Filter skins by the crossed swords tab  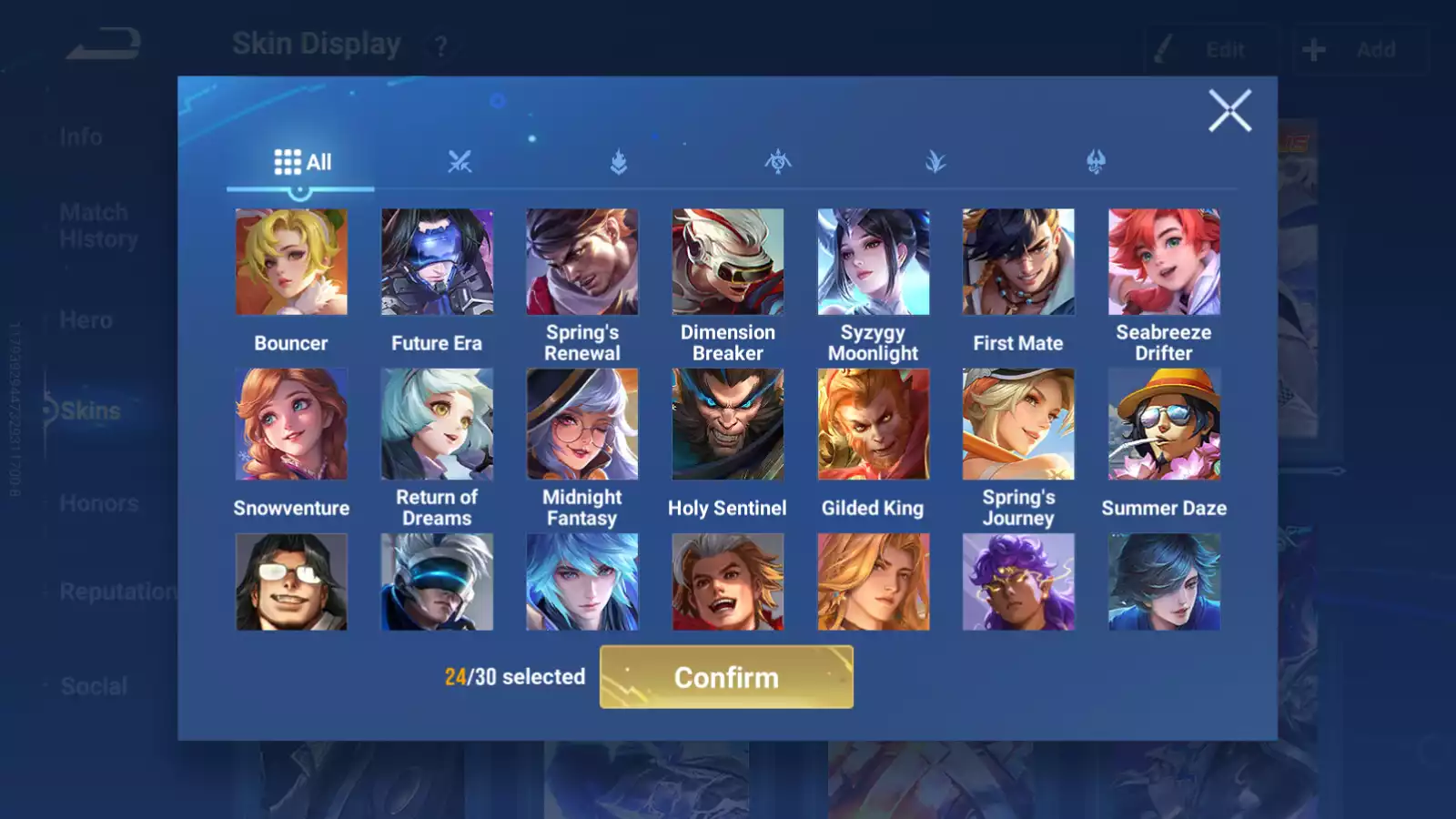[460, 163]
